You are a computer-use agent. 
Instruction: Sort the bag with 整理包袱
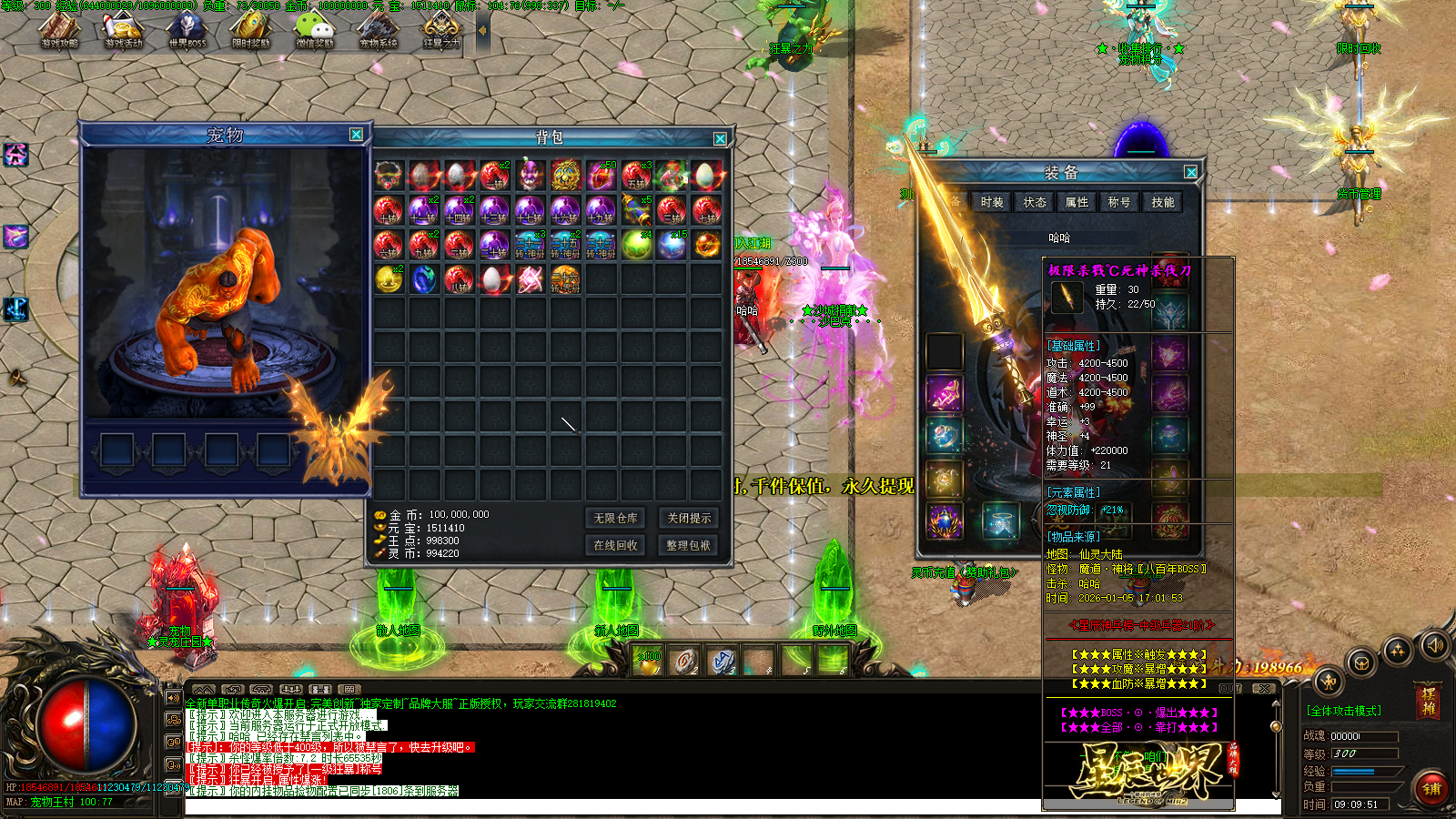click(x=689, y=545)
